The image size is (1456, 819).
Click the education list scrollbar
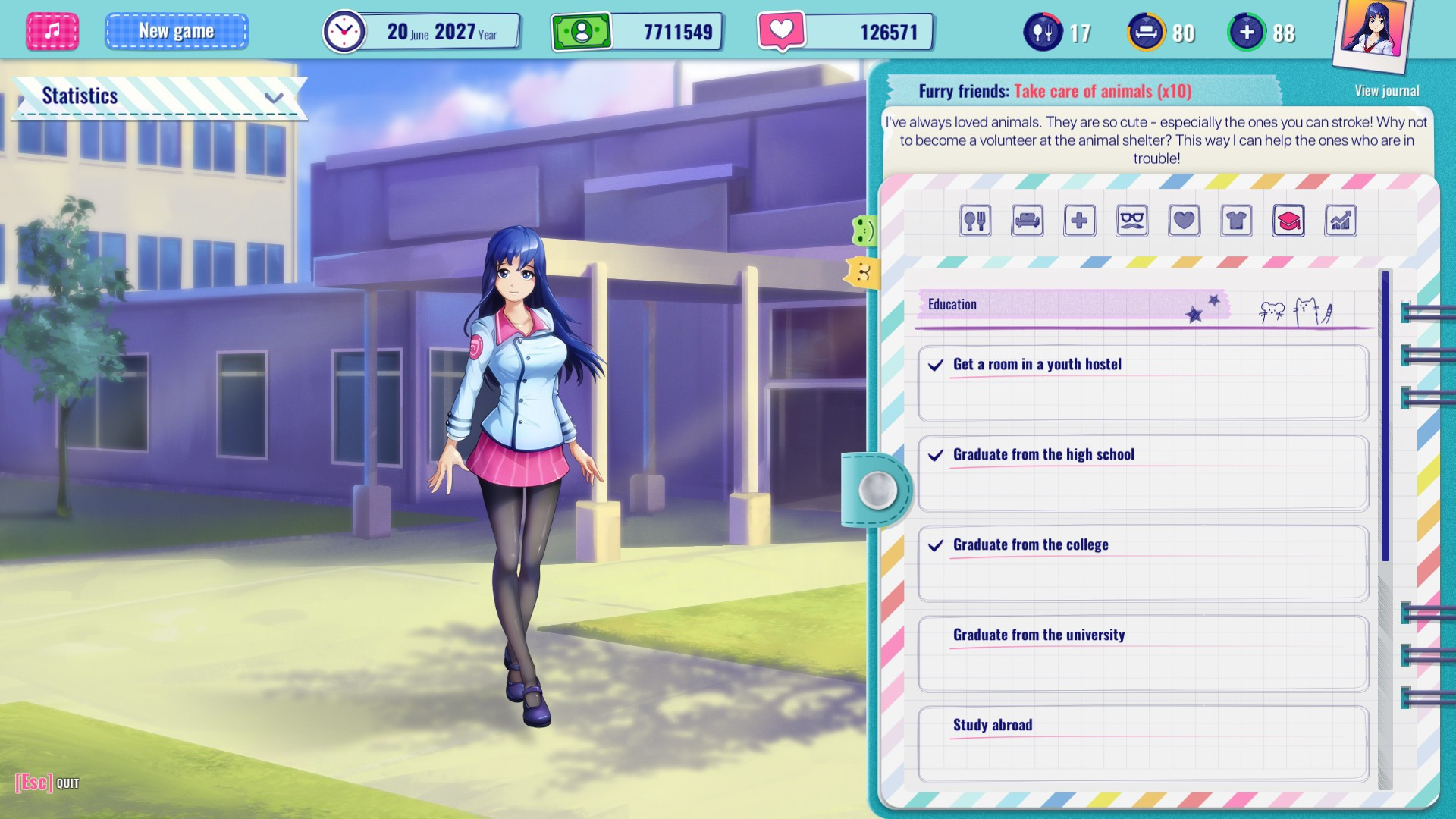[x=1385, y=417]
